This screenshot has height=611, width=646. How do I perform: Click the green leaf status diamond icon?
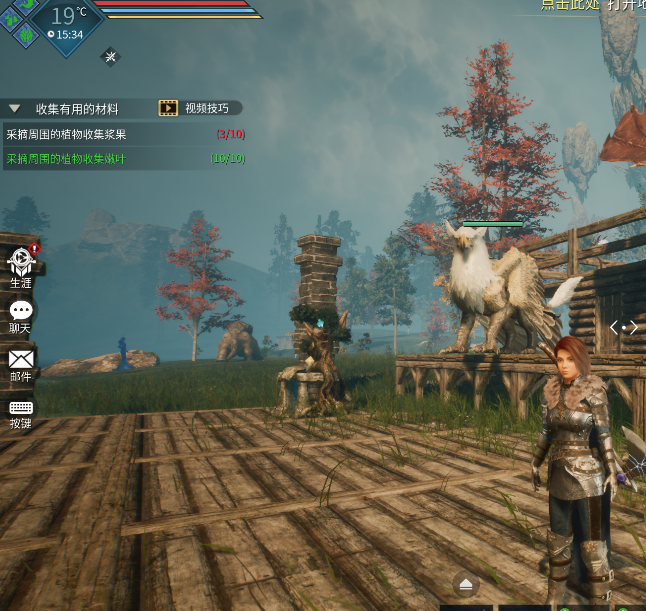[x=26, y=33]
